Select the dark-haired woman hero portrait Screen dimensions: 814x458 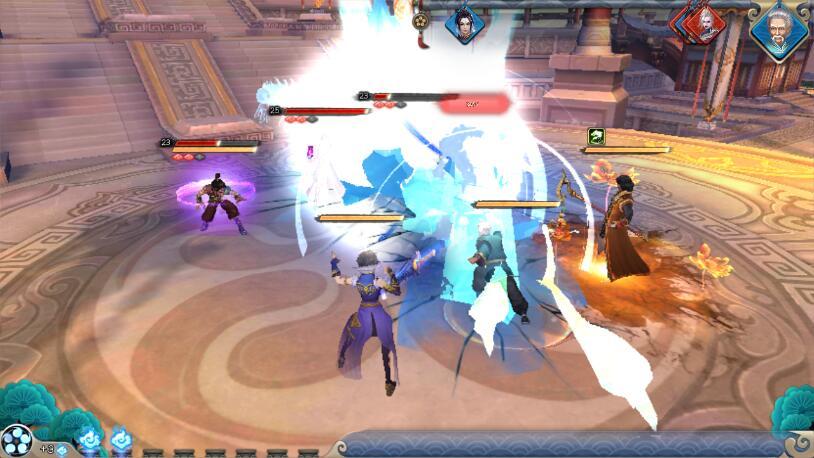[464, 22]
